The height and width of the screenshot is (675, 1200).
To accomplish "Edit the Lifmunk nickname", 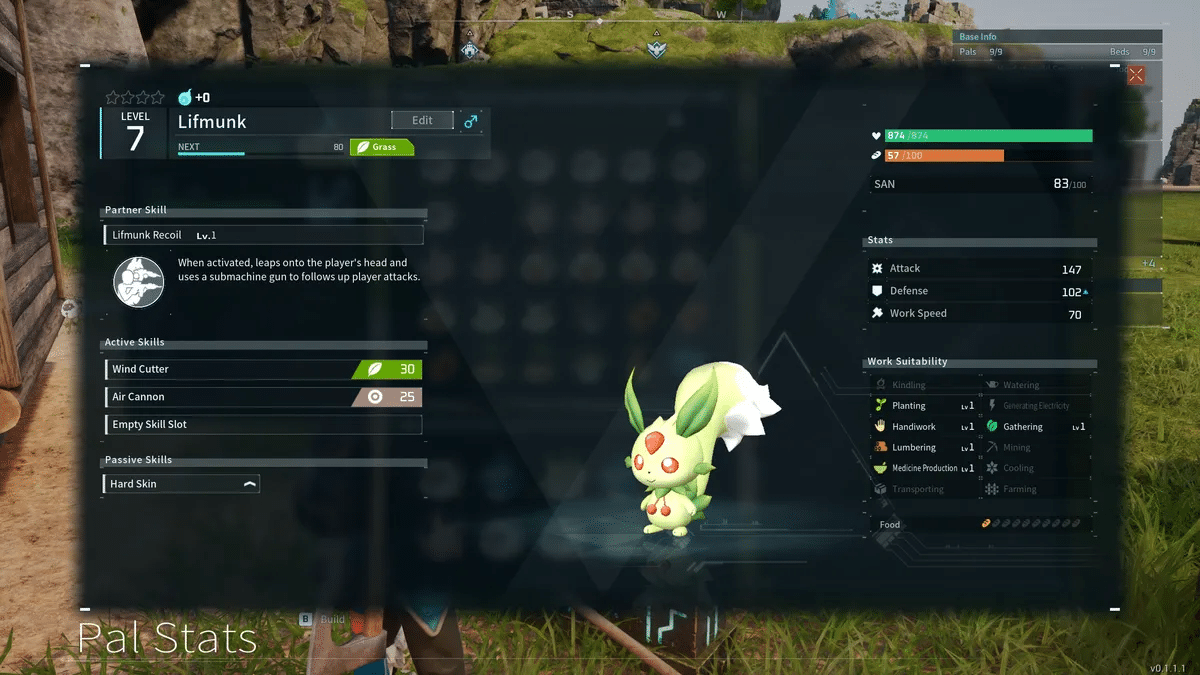I will click(x=422, y=120).
